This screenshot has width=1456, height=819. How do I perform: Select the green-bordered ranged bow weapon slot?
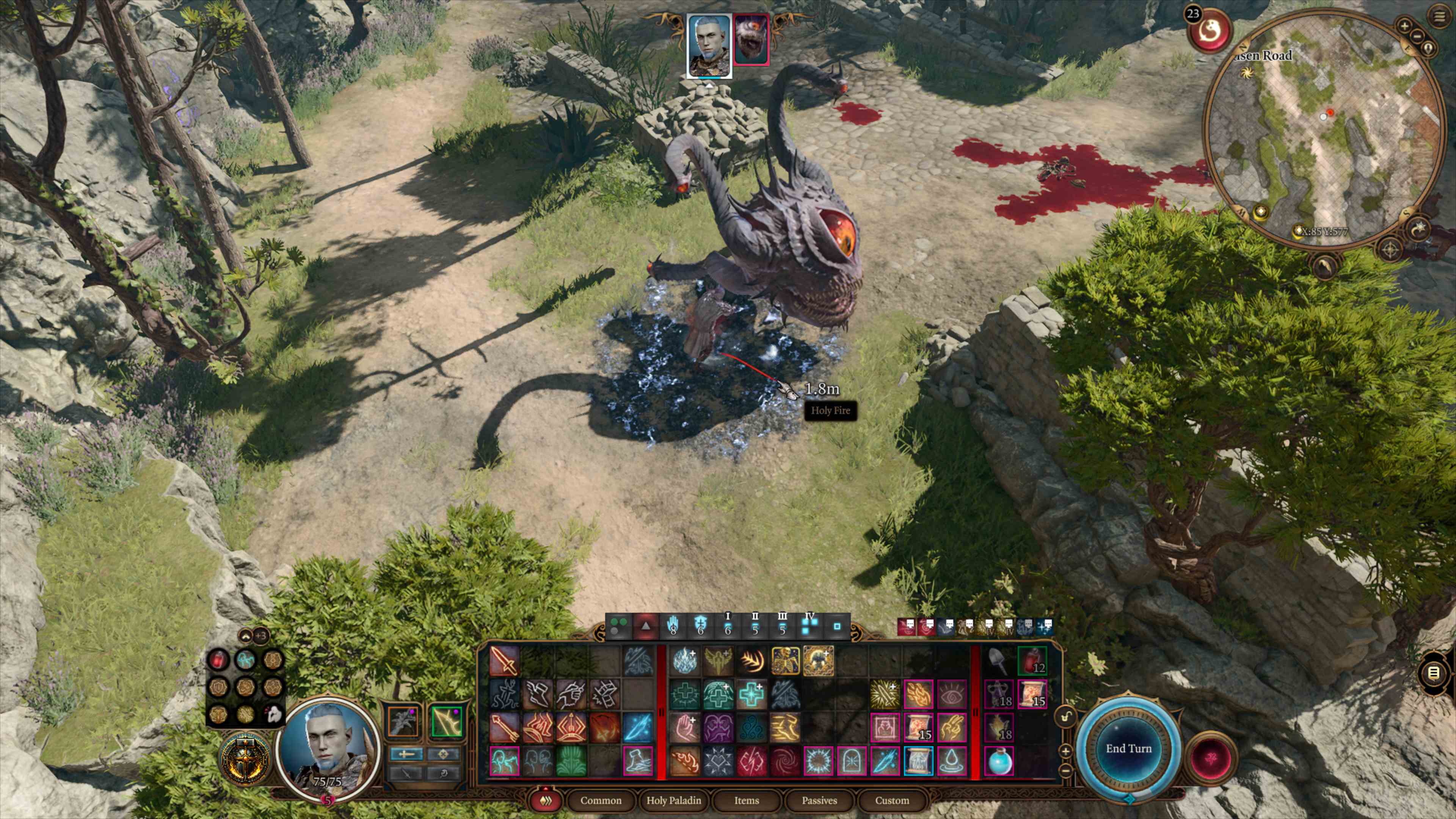click(446, 721)
